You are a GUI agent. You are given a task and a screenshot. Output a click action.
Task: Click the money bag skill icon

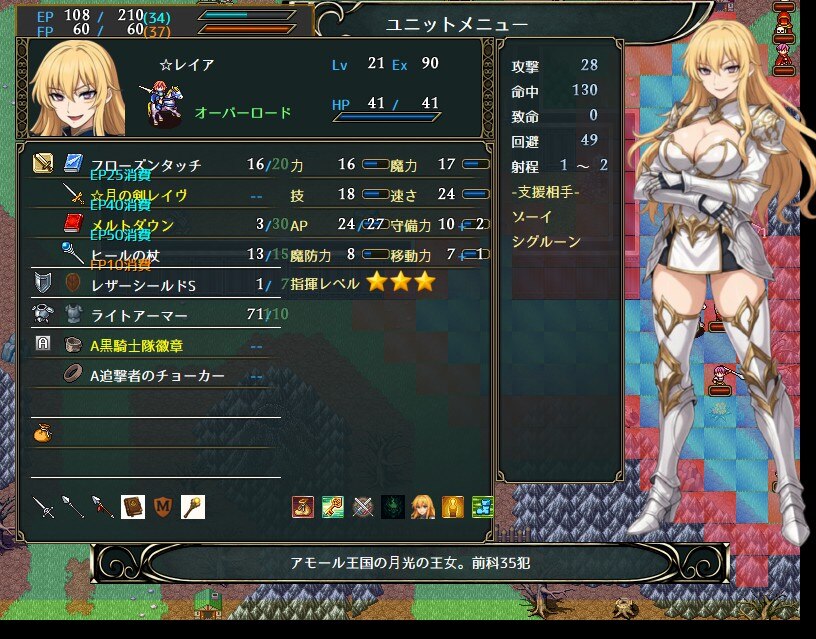(303, 507)
